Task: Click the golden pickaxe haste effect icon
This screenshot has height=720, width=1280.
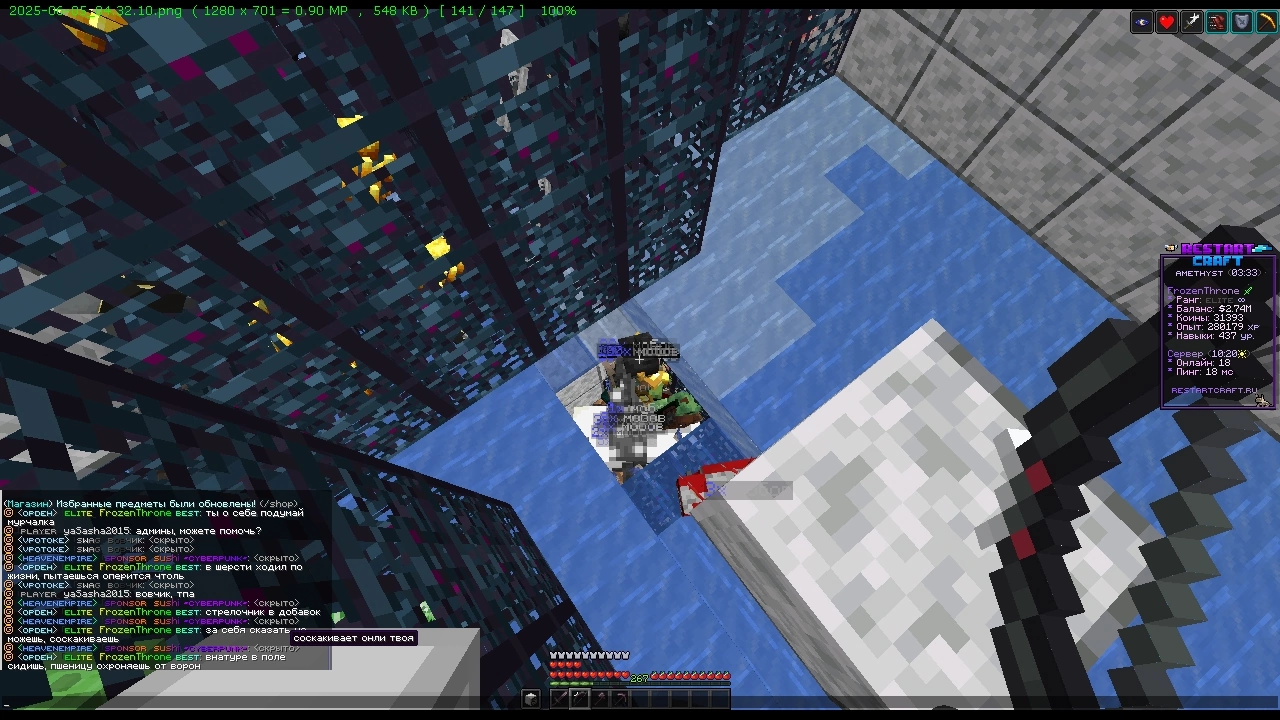Action: tap(1266, 22)
